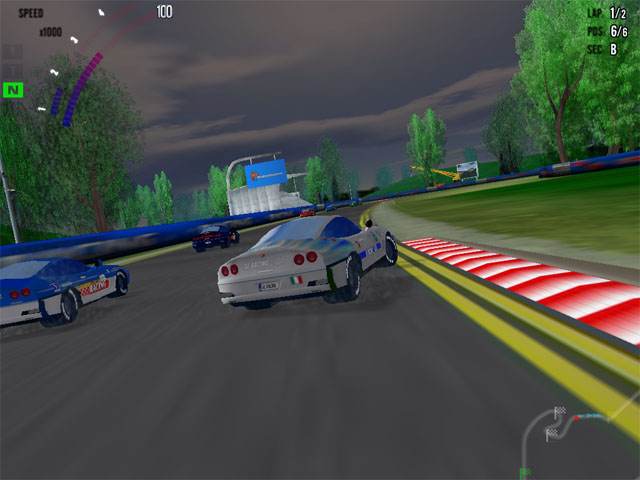
Task: Select the green N gear indicator
Action: [13, 90]
